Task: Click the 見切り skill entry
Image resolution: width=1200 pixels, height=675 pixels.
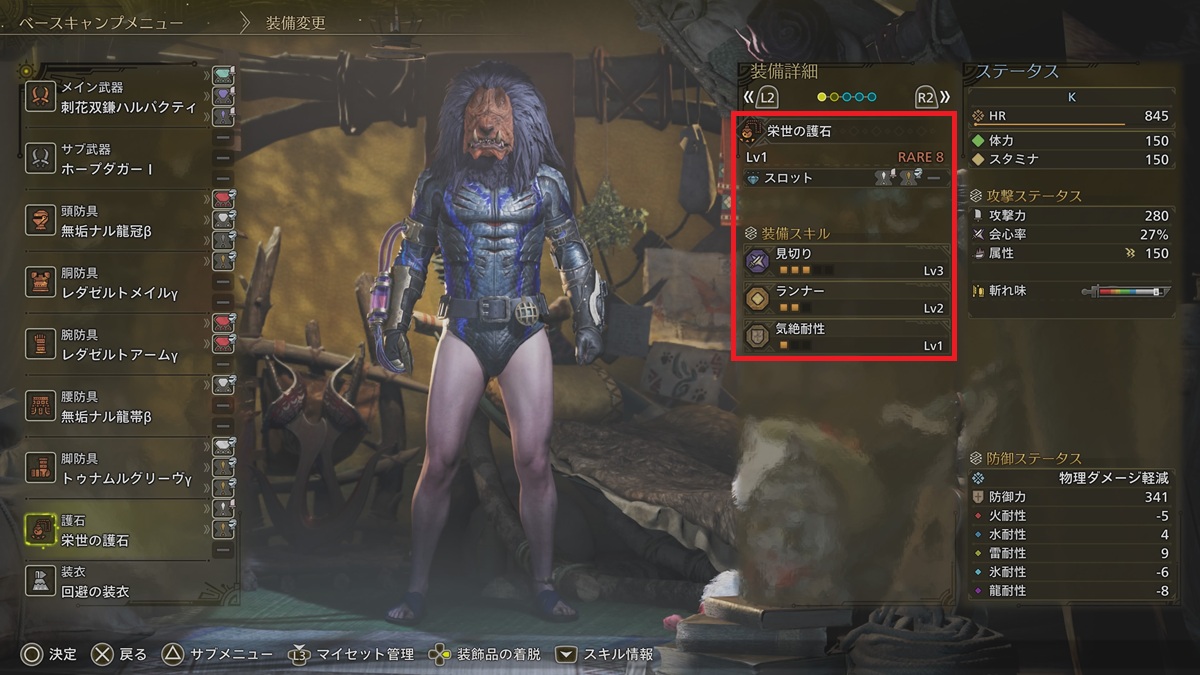Action: coord(845,262)
